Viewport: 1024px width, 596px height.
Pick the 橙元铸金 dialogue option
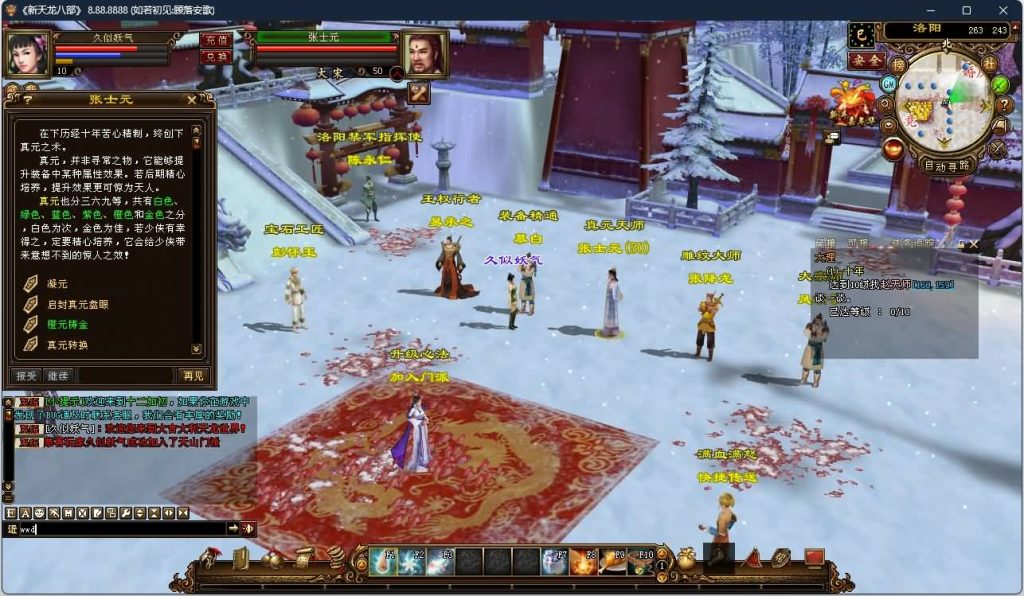(x=66, y=325)
